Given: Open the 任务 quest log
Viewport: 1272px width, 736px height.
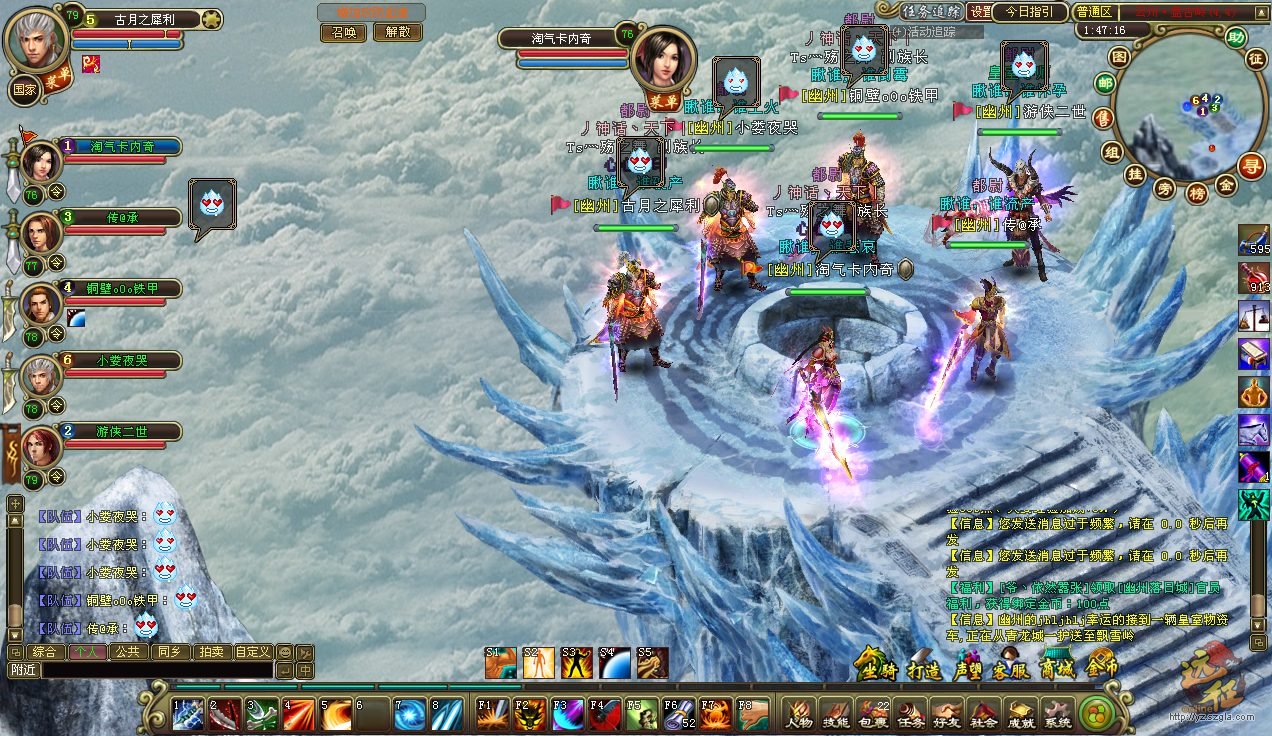Looking at the screenshot, I should pos(910,711).
